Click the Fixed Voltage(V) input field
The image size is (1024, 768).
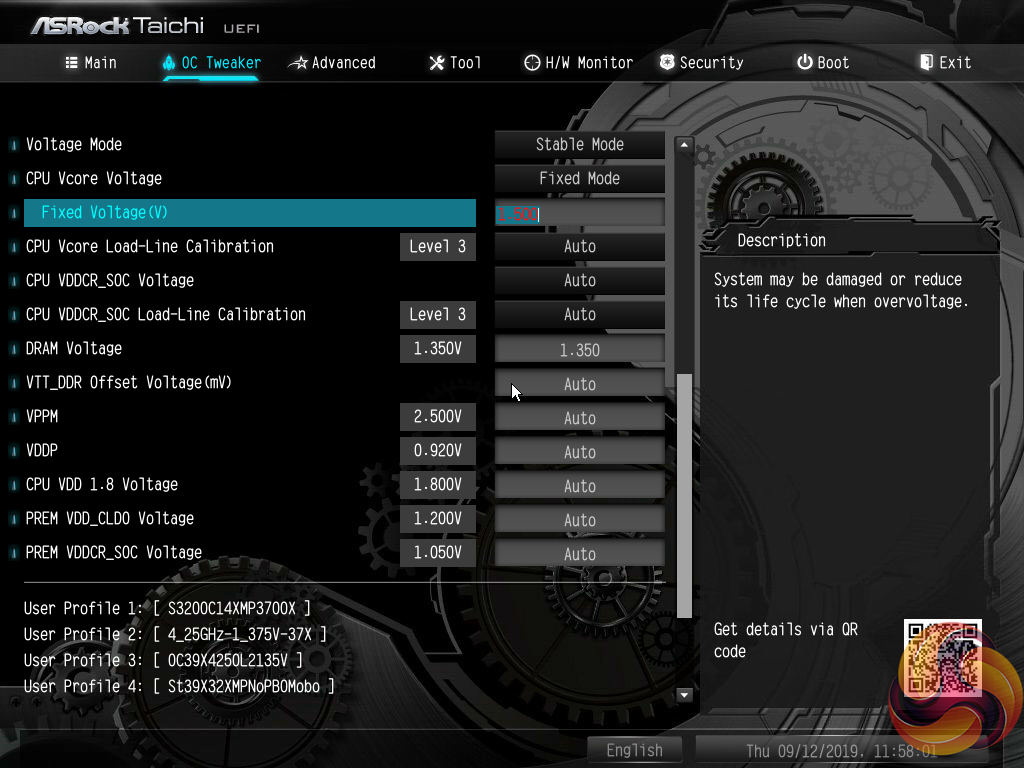(580, 213)
